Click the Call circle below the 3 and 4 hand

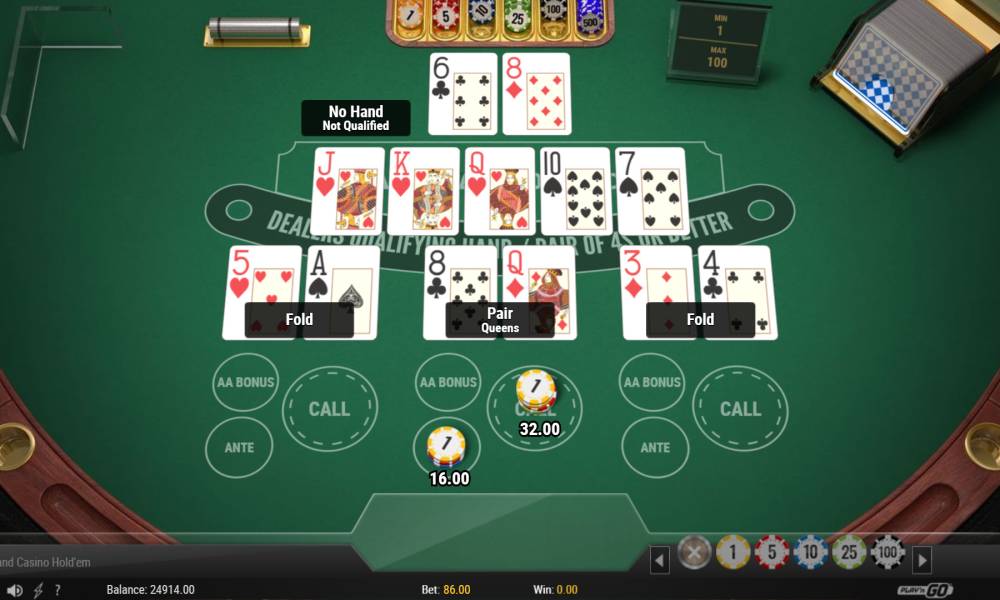740,408
